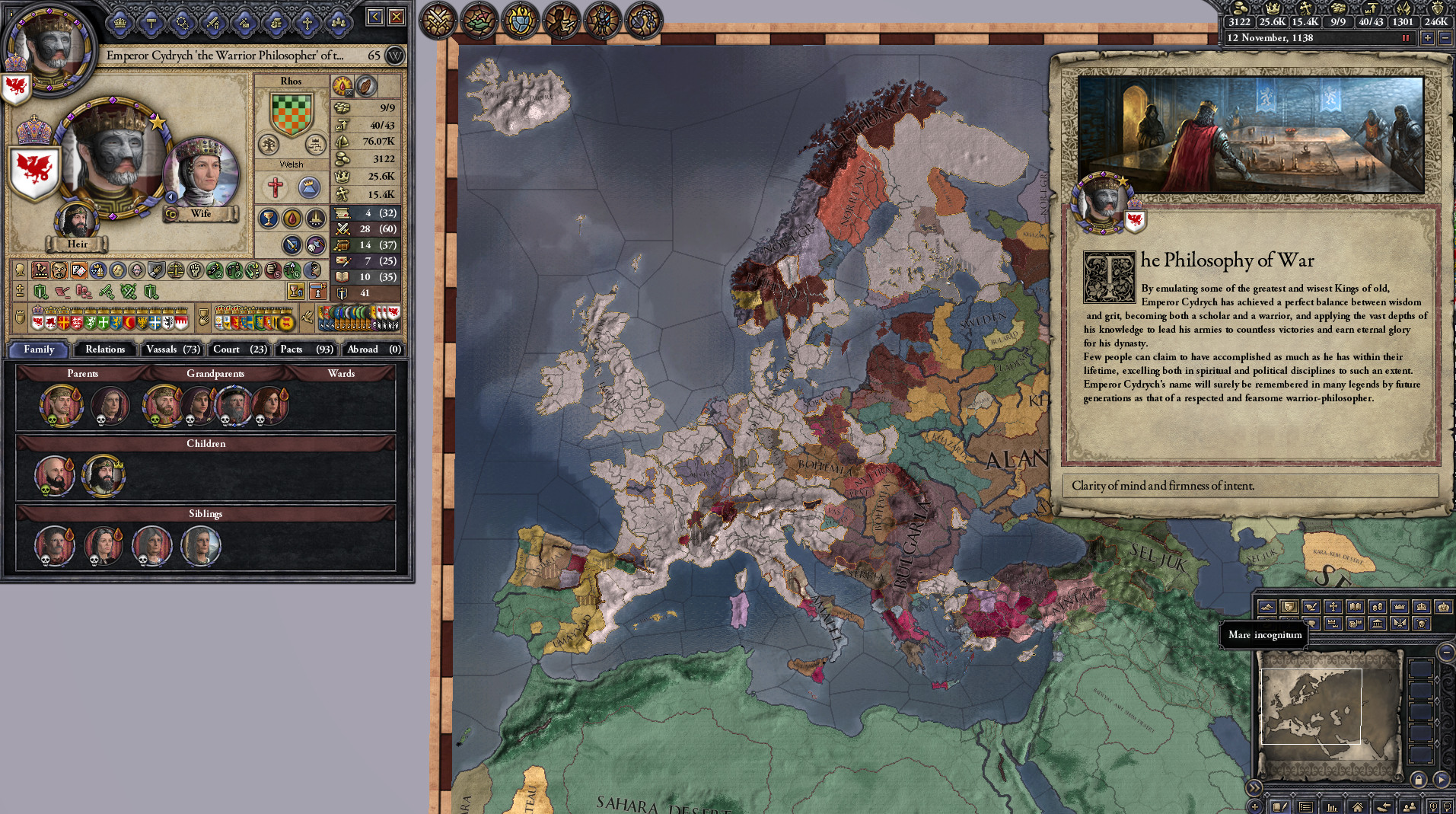
Task: Close the character panel with the X
Action: pos(397,17)
